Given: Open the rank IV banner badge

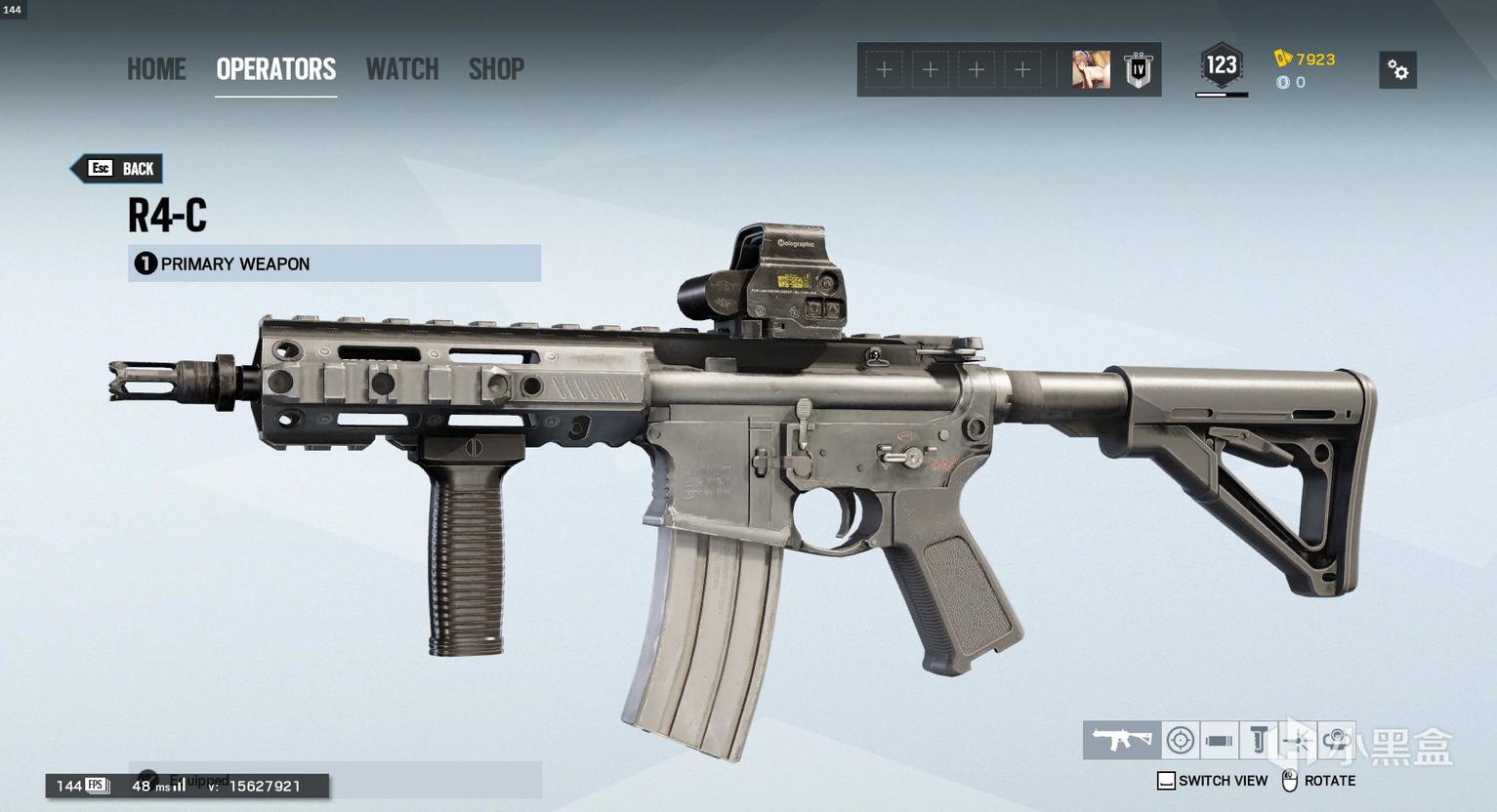Looking at the screenshot, I should (1138, 70).
